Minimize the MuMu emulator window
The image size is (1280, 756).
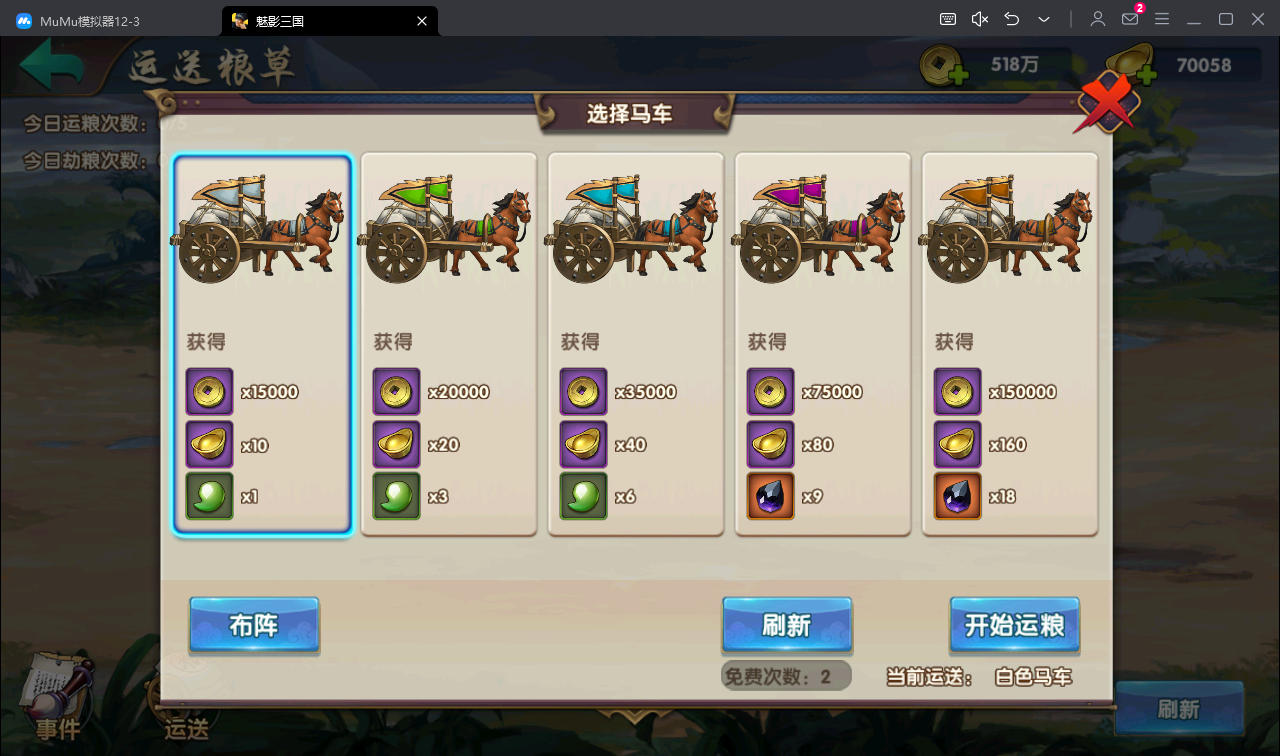1193,20
